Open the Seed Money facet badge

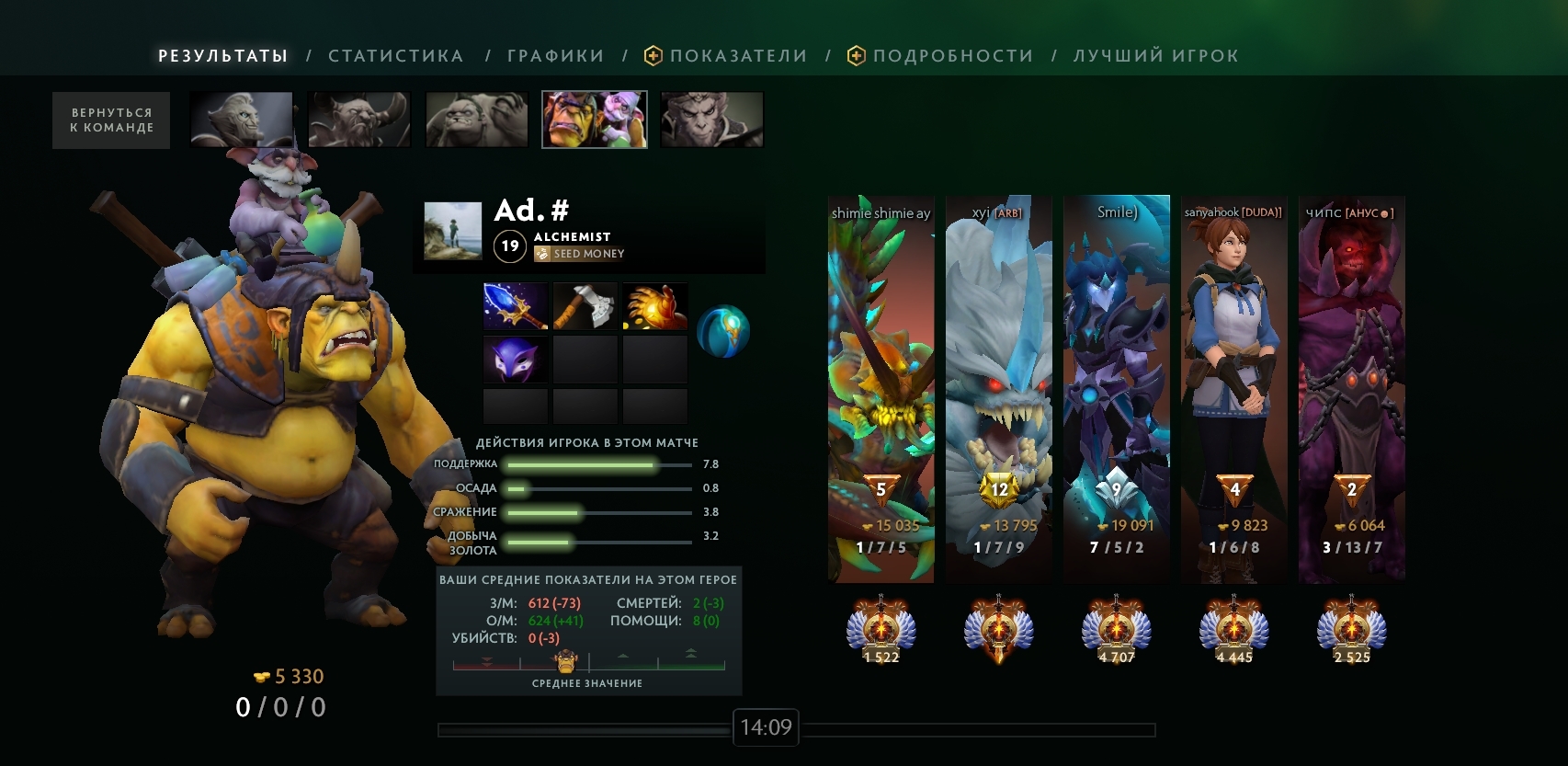(x=580, y=254)
